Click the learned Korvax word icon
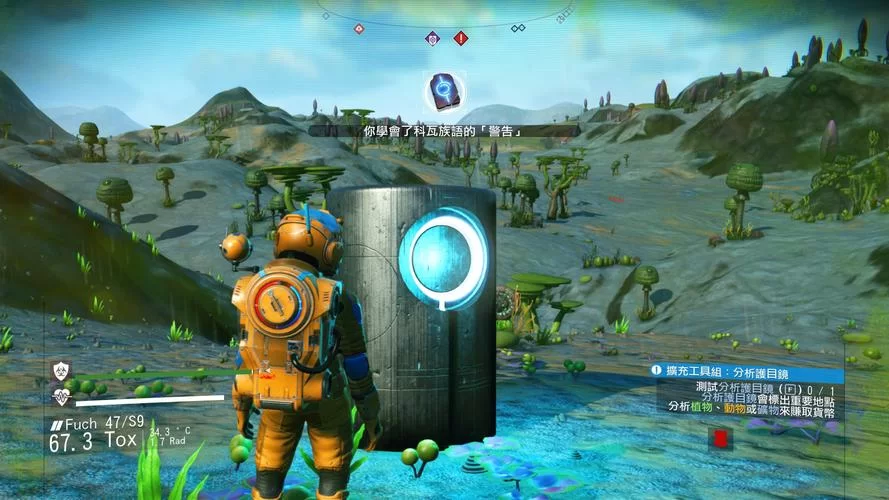Viewport: 889px width, 500px height. click(x=443, y=92)
